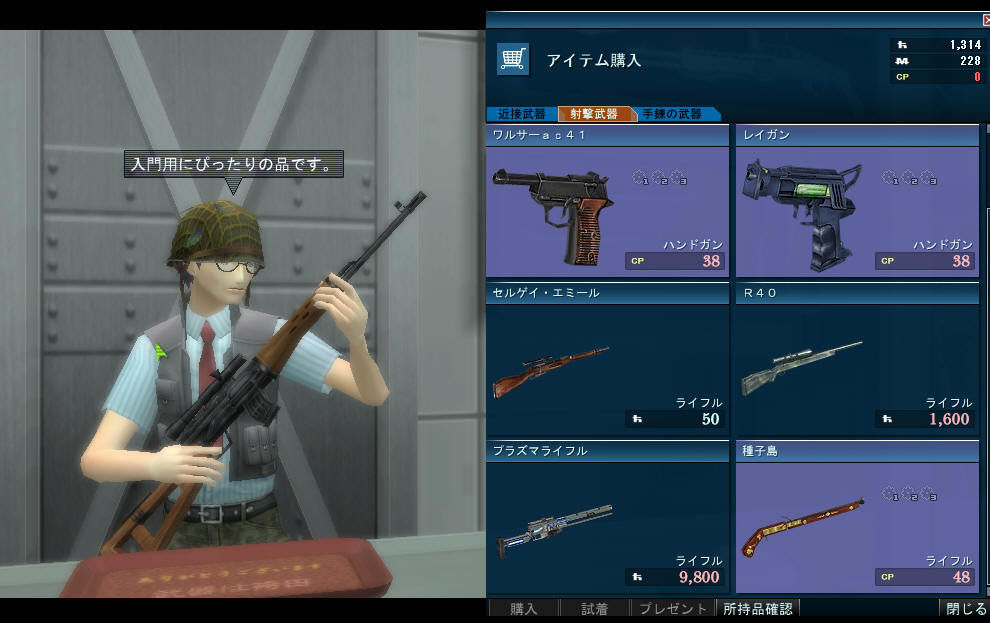Click the 購入 purchase button
Viewport: 990px width, 623px height.
click(x=524, y=608)
